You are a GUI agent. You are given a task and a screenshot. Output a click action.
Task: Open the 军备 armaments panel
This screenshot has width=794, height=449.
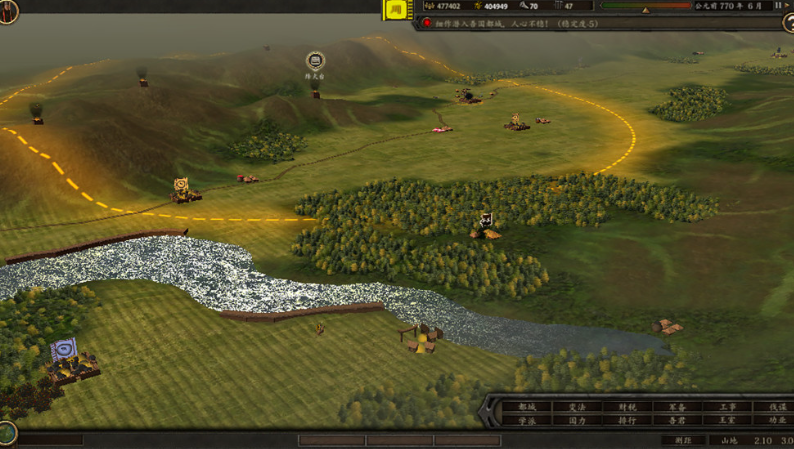point(677,407)
